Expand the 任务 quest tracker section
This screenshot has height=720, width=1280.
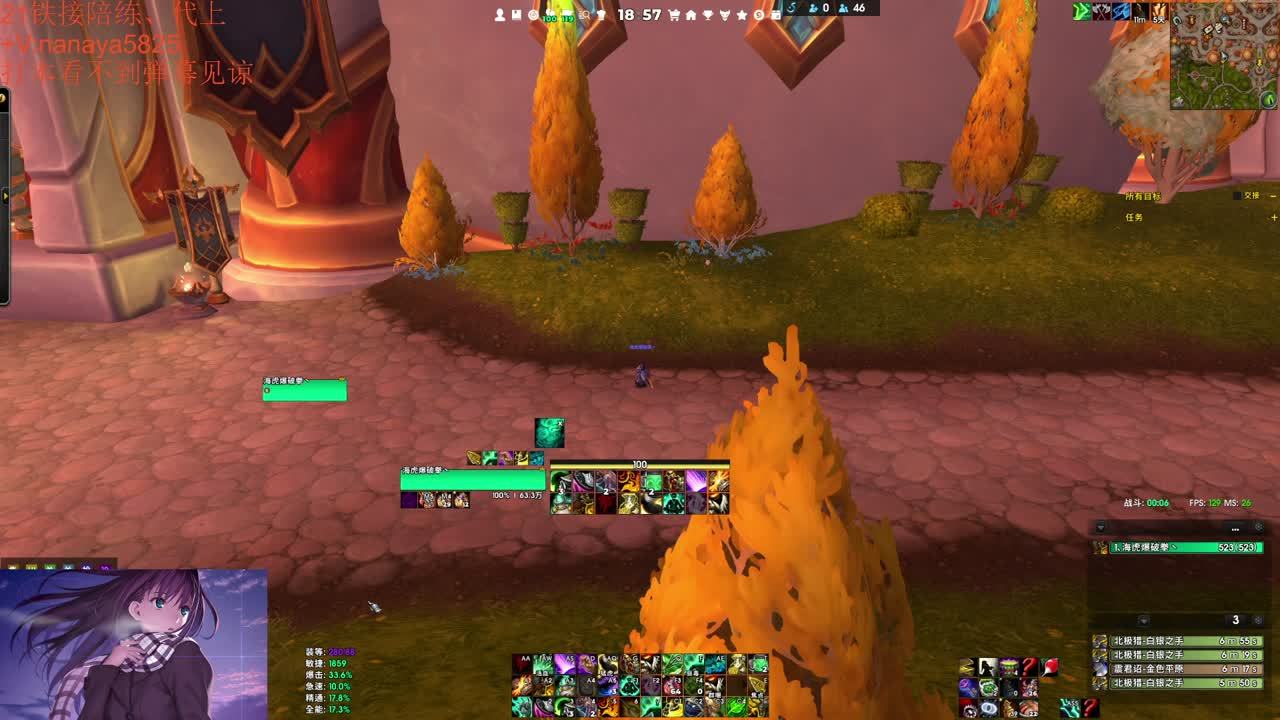tap(1273, 217)
